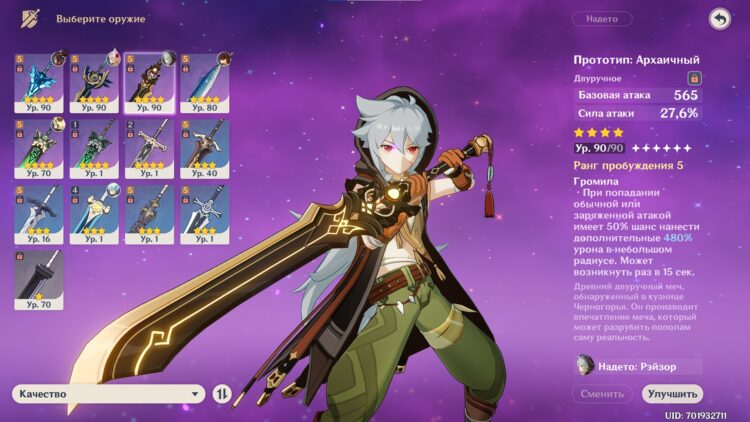Image resolution: width=750 pixels, height=422 pixels.
Task: Select the one-star black claymore at level 70
Action: [x=39, y=278]
